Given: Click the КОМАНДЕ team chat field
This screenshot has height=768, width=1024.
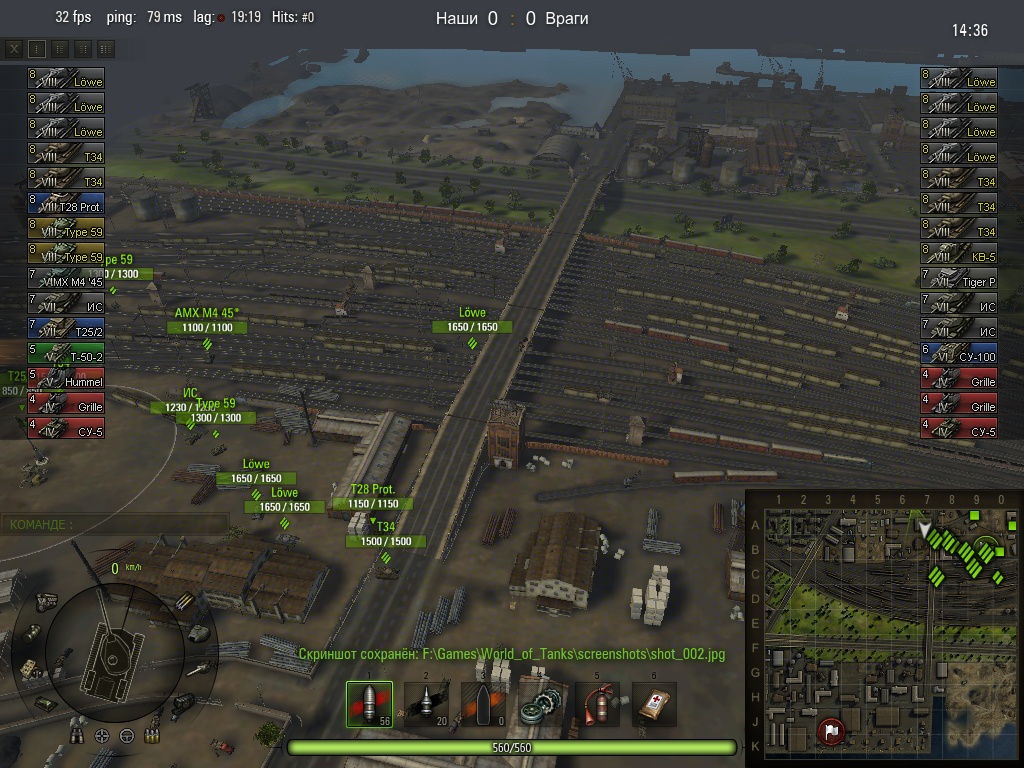Looking at the screenshot, I should [x=116, y=524].
